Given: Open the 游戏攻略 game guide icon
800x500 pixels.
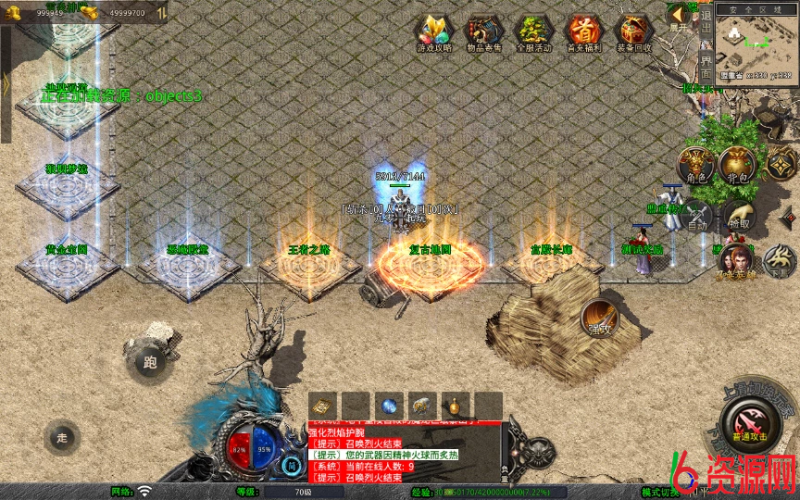Looking at the screenshot, I should 434,31.
